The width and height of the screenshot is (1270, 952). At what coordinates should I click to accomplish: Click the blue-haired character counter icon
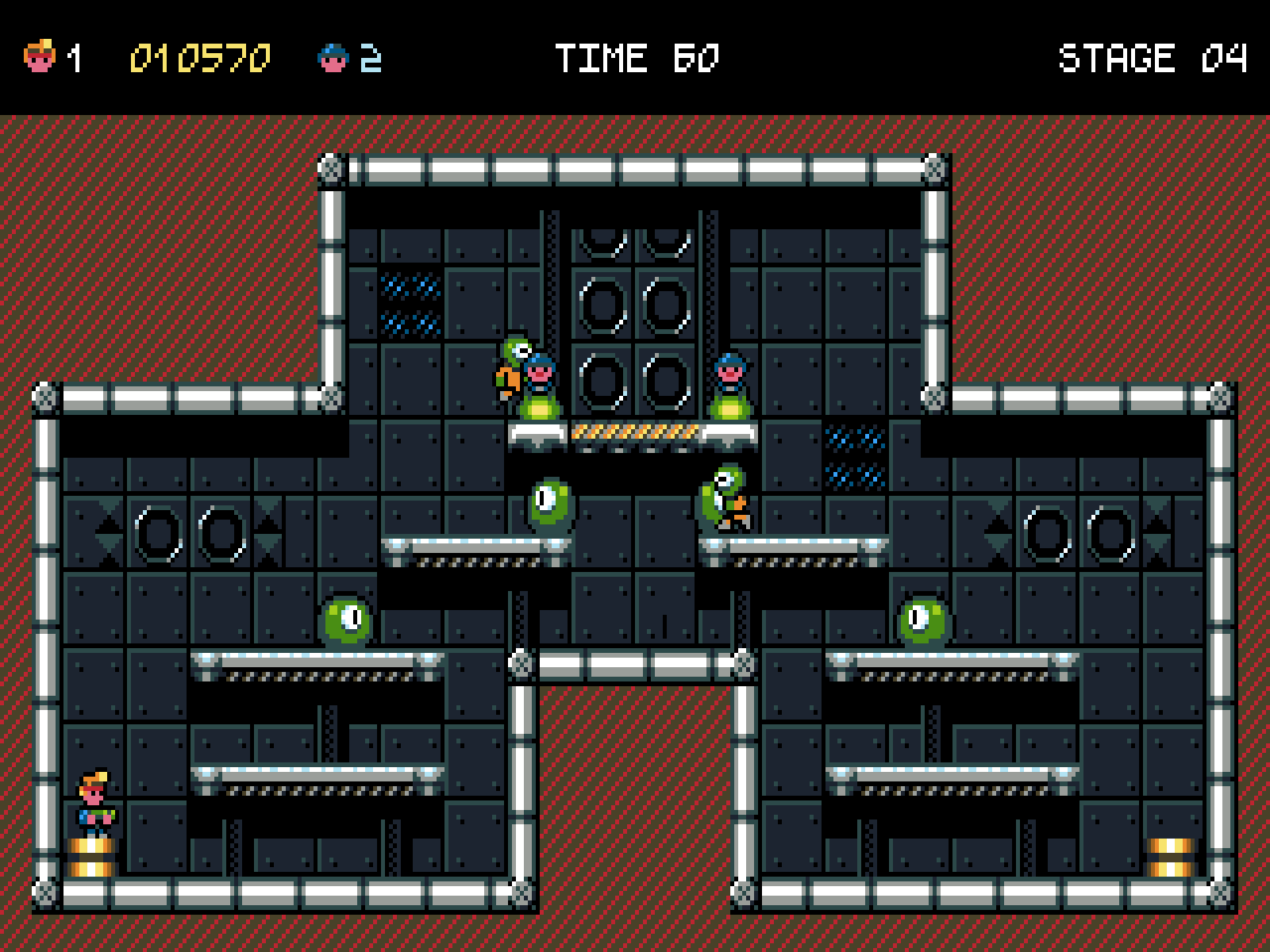coord(333,58)
